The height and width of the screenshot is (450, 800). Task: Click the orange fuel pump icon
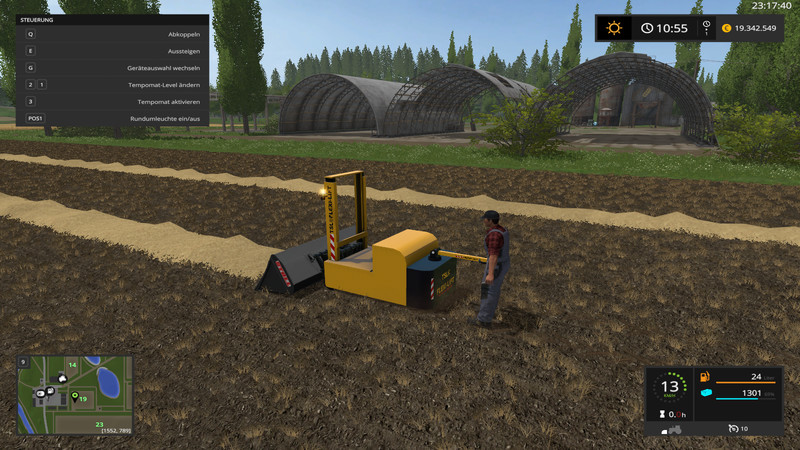tap(704, 377)
